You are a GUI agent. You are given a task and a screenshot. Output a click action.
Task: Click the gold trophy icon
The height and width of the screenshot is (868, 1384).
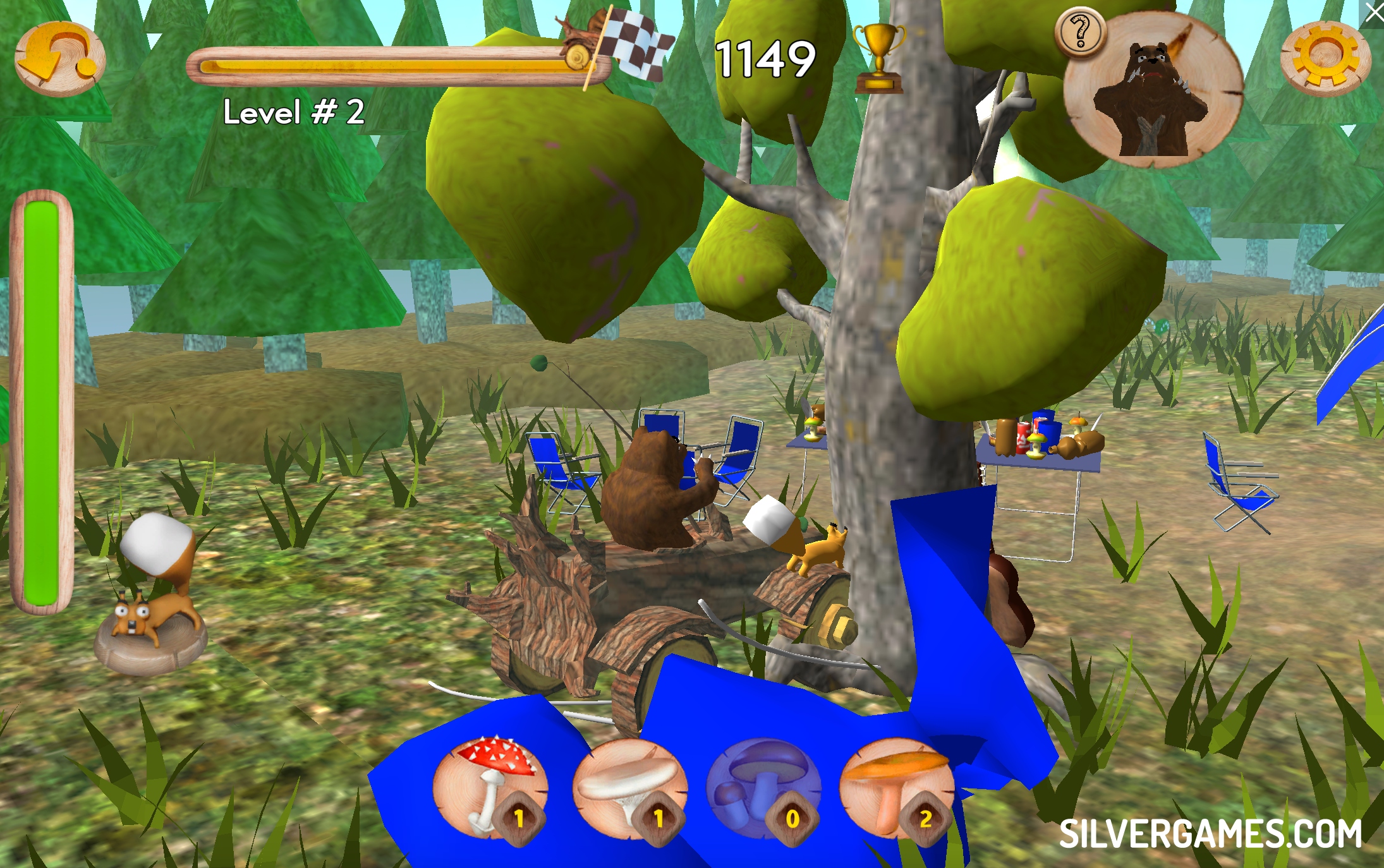(878, 59)
